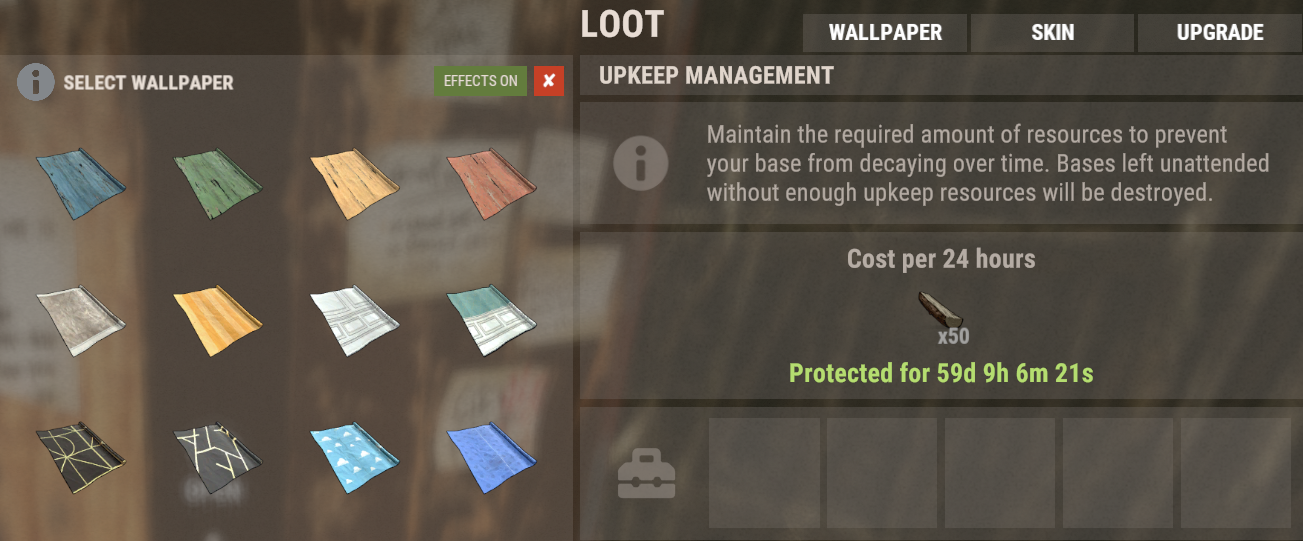Click the Select Wallpaper info icon
The width and height of the screenshot is (1303, 541).
click(x=35, y=82)
